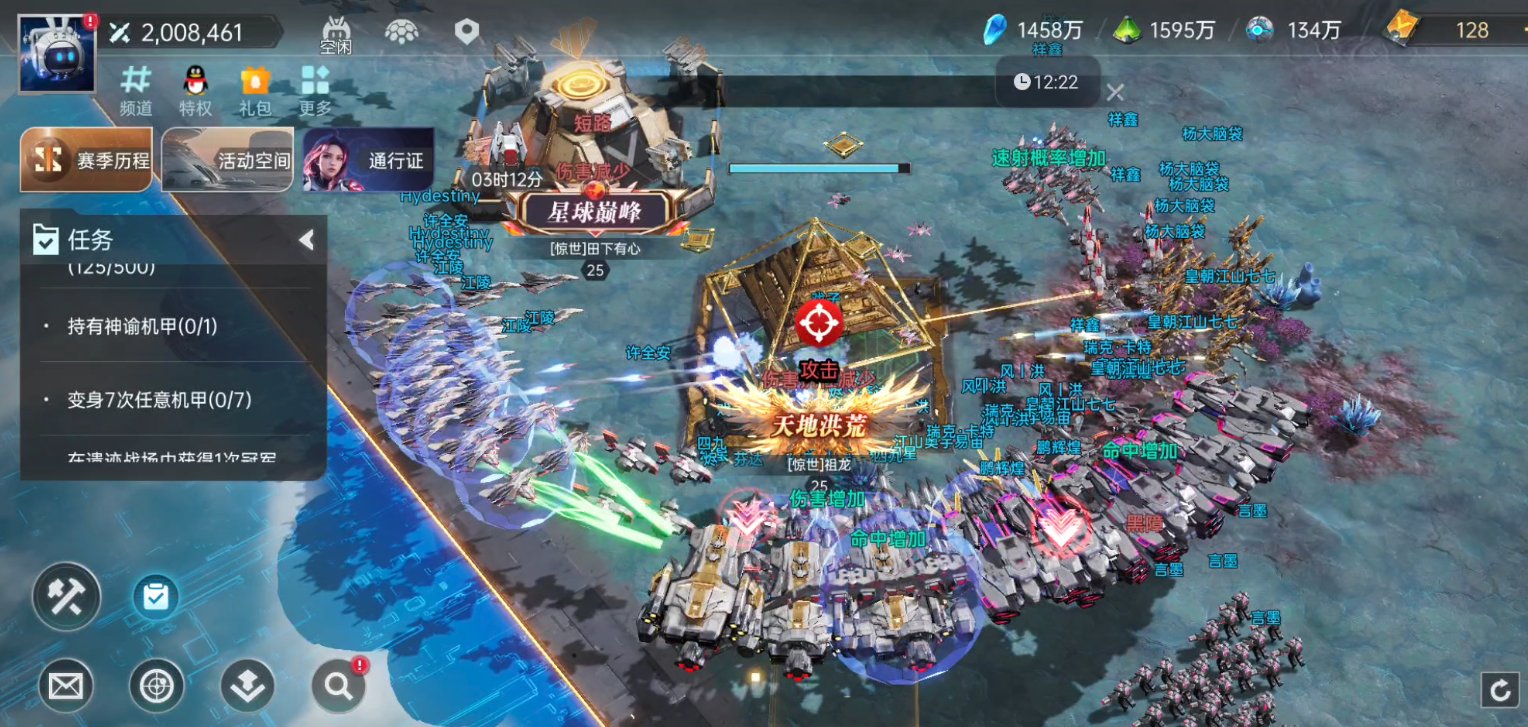Collapse the 任务 task panel arrow

pyautogui.click(x=306, y=240)
